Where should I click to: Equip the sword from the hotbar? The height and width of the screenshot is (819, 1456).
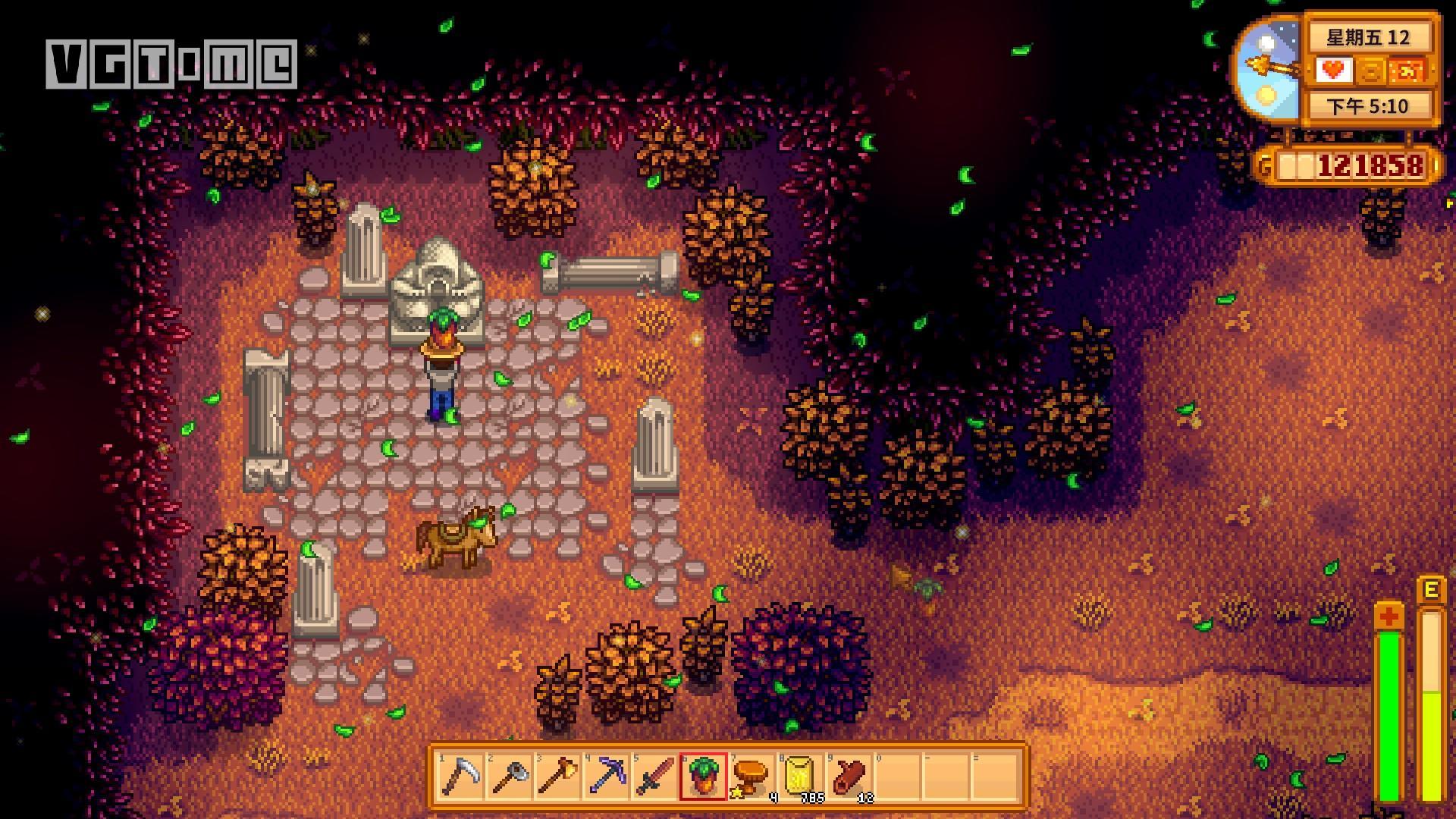tap(654, 777)
